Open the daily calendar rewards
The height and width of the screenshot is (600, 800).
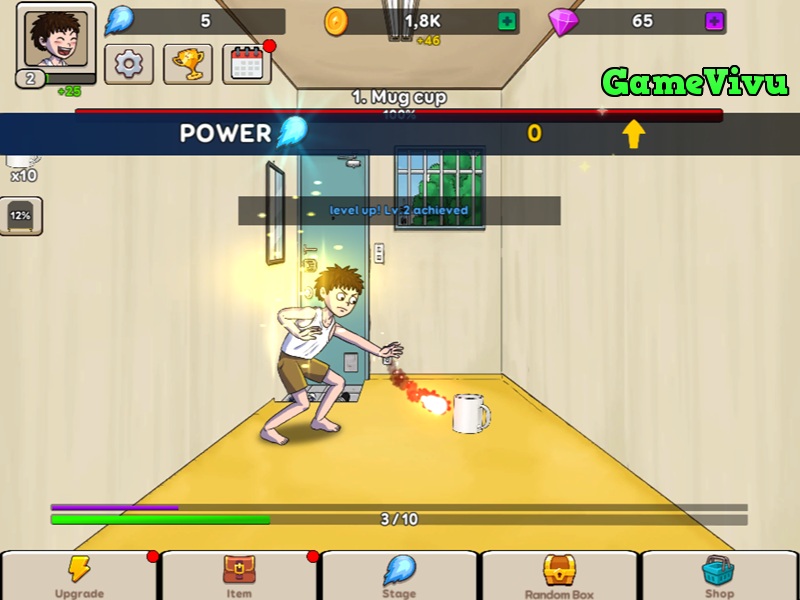click(x=246, y=65)
